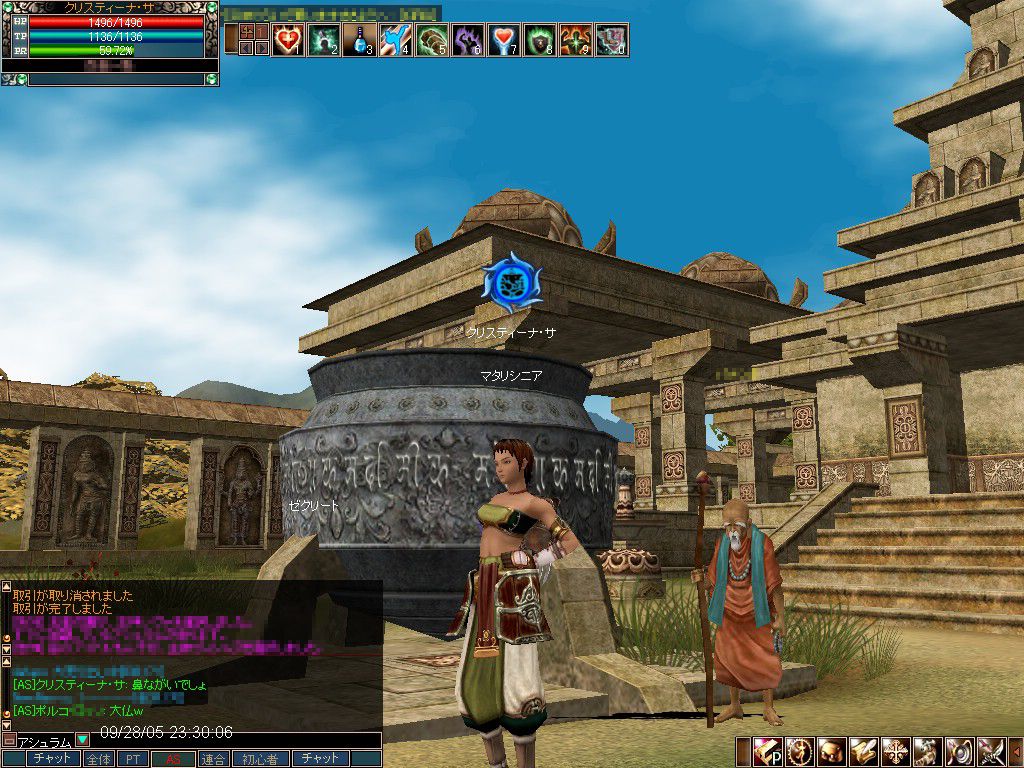Activate the green shield skill in slot 8
Image resolution: width=1024 pixels, height=768 pixels.
539,40
